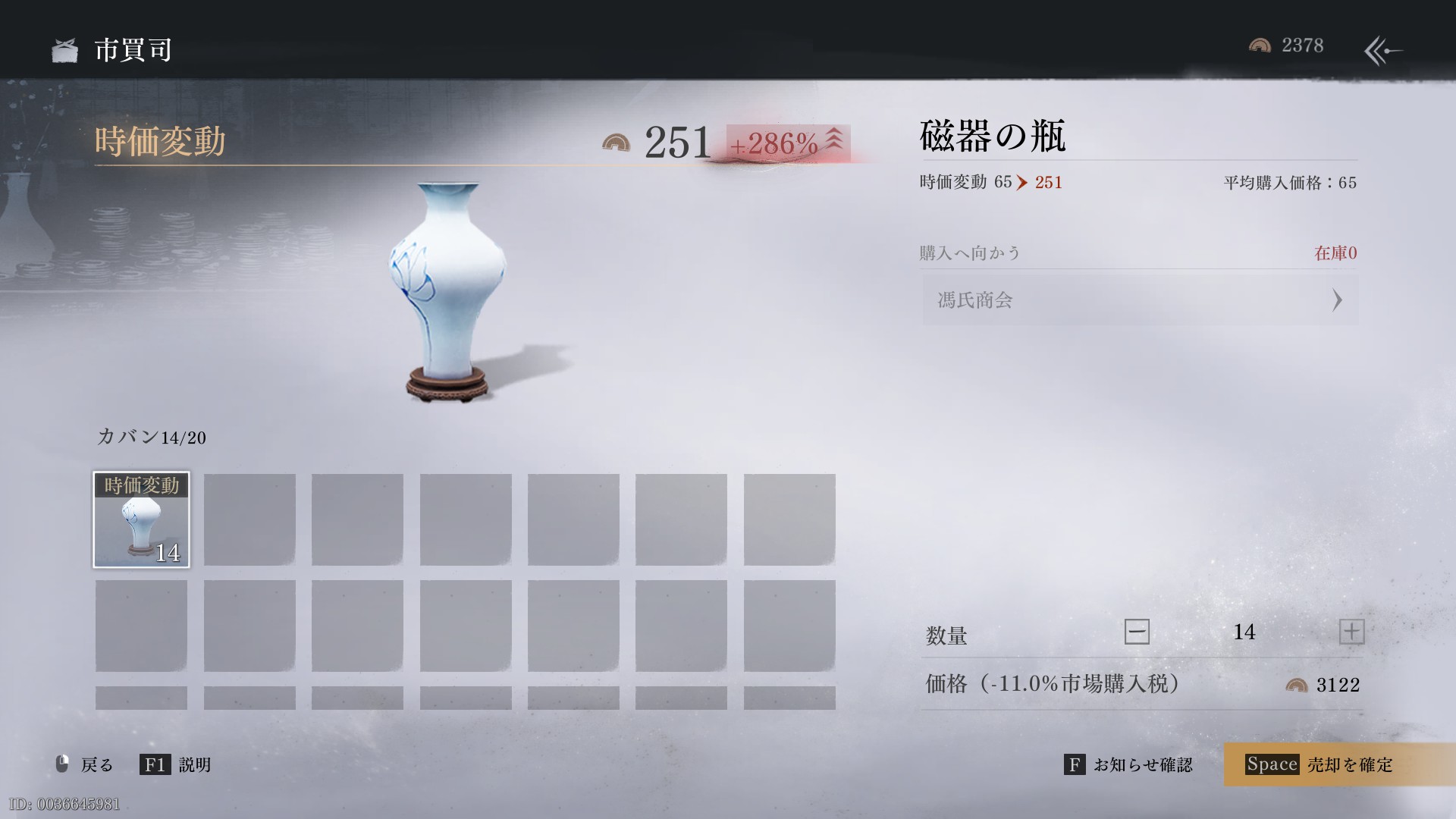Open the お知らせ確認 notifications
This screenshot has width=1456, height=819.
pyautogui.click(x=1129, y=764)
